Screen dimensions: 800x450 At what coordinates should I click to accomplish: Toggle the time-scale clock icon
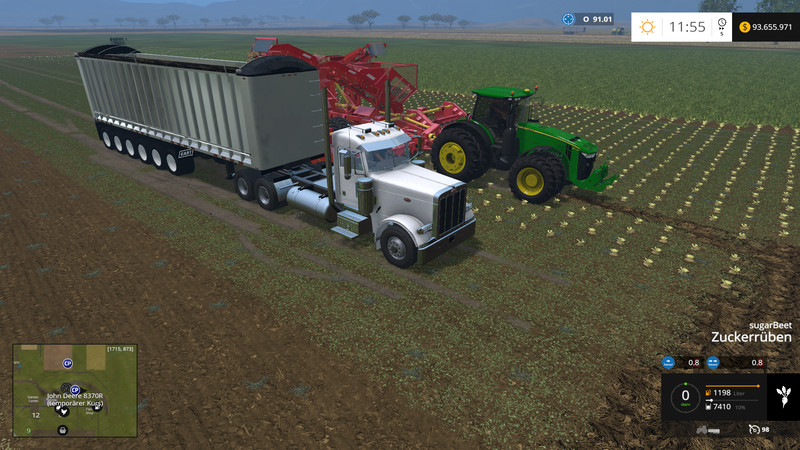click(x=723, y=27)
